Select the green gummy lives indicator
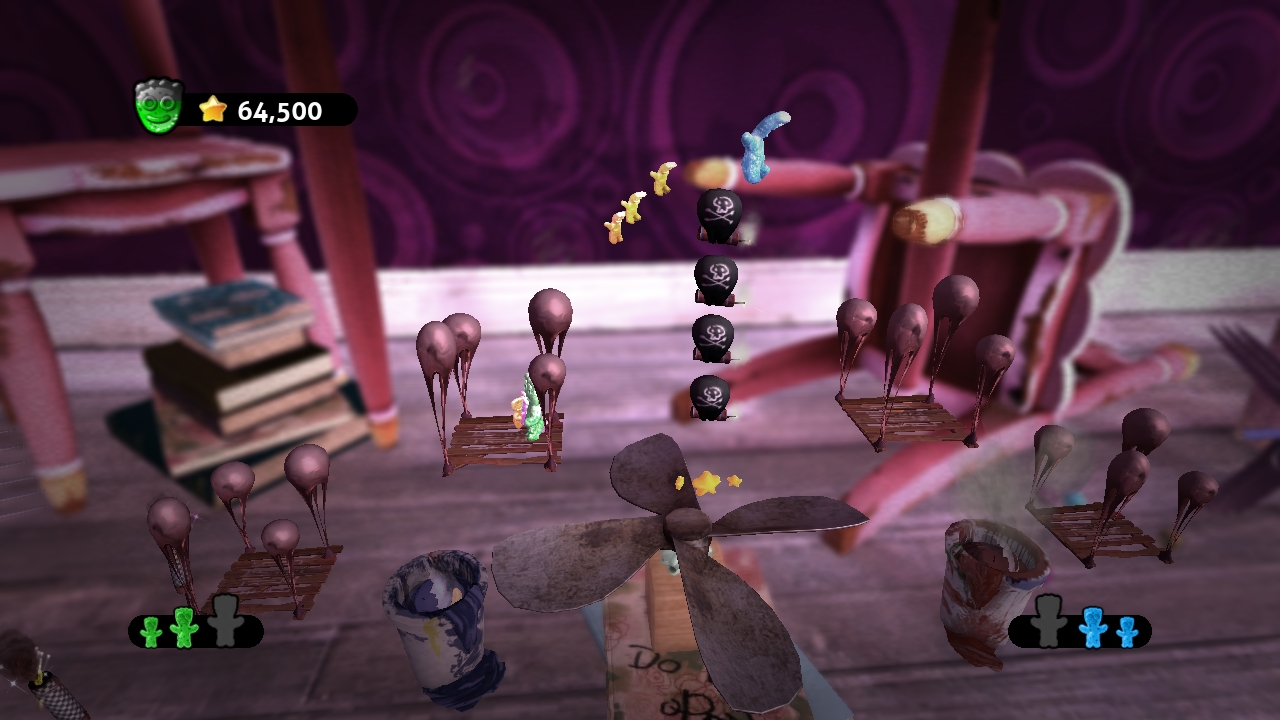Image resolution: width=1280 pixels, height=720 pixels. click(x=195, y=630)
